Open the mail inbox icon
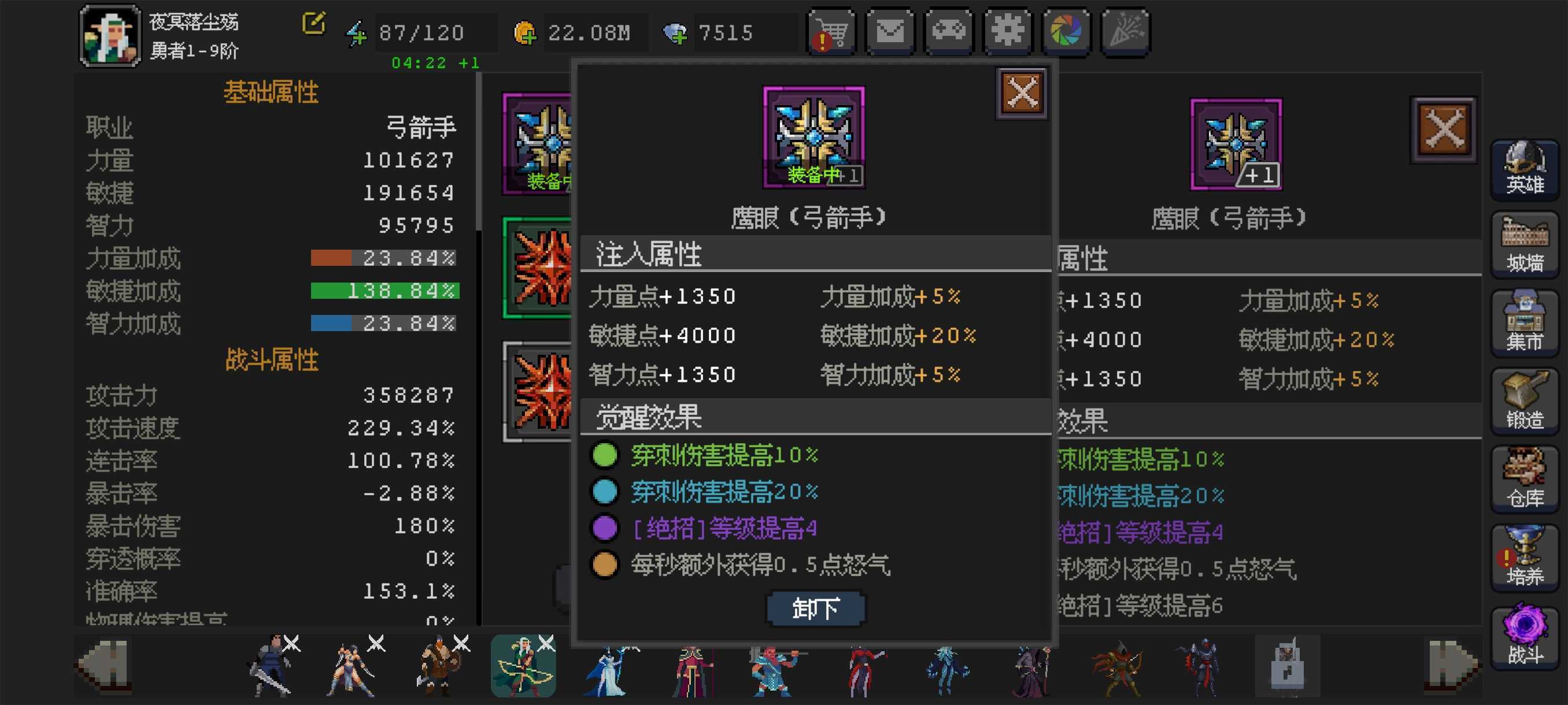Image resolution: width=1568 pixels, height=705 pixels. [x=890, y=32]
